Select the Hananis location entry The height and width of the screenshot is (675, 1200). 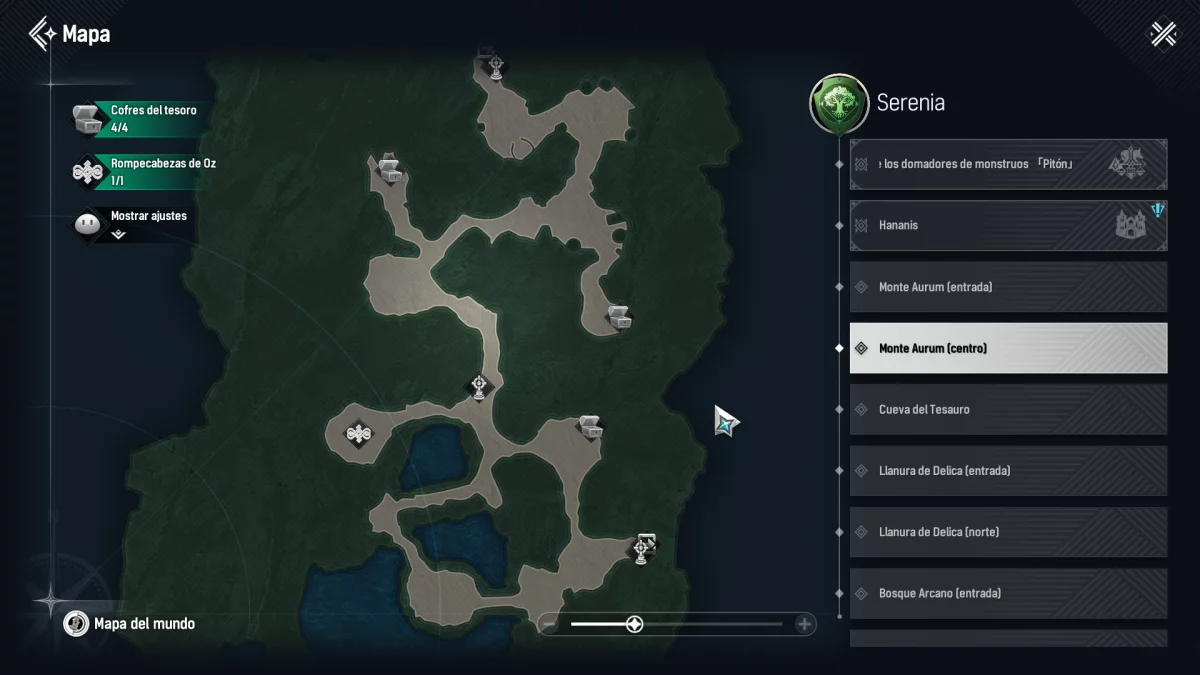[1008, 225]
